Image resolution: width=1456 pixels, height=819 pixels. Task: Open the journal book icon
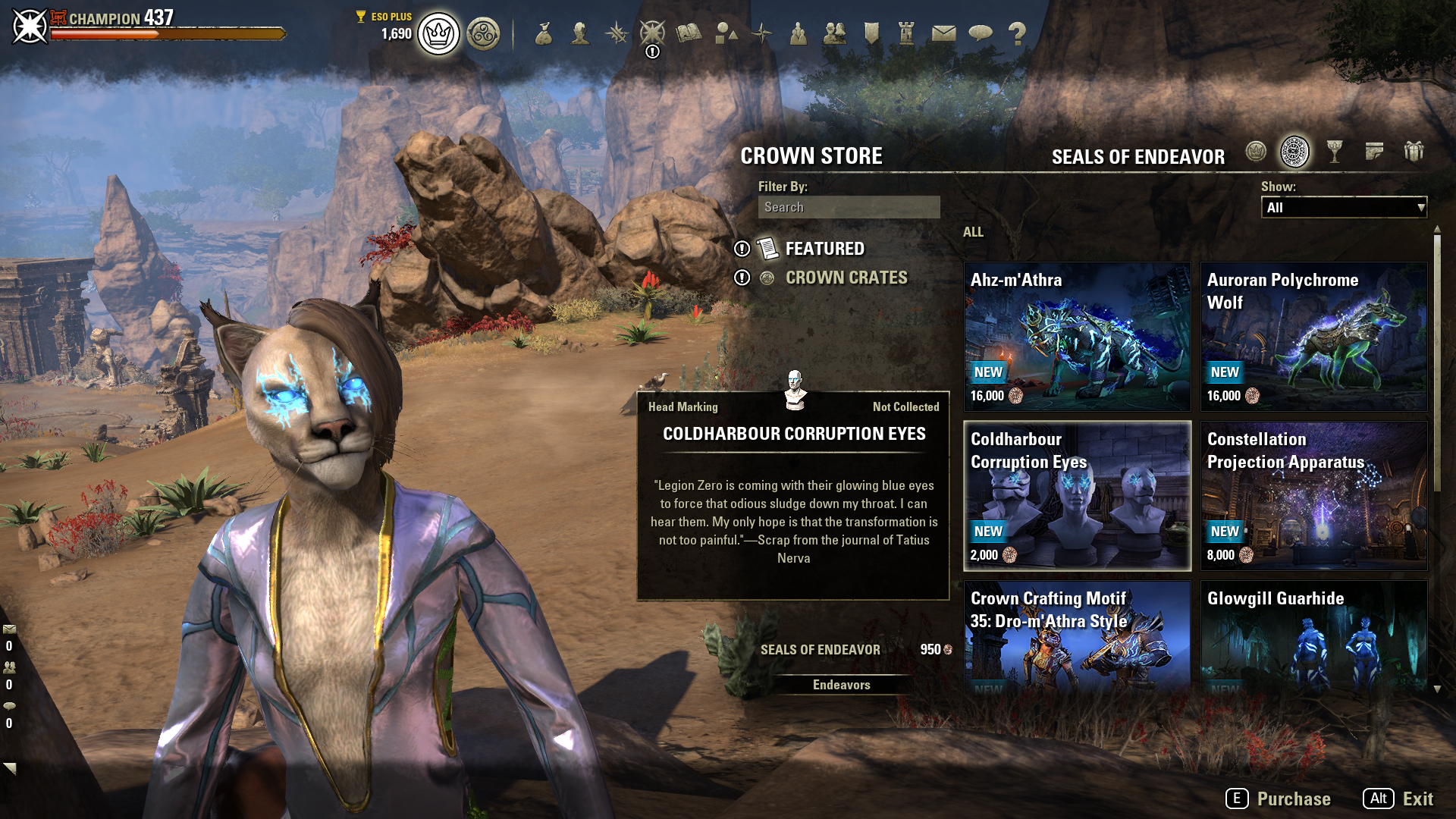click(689, 33)
